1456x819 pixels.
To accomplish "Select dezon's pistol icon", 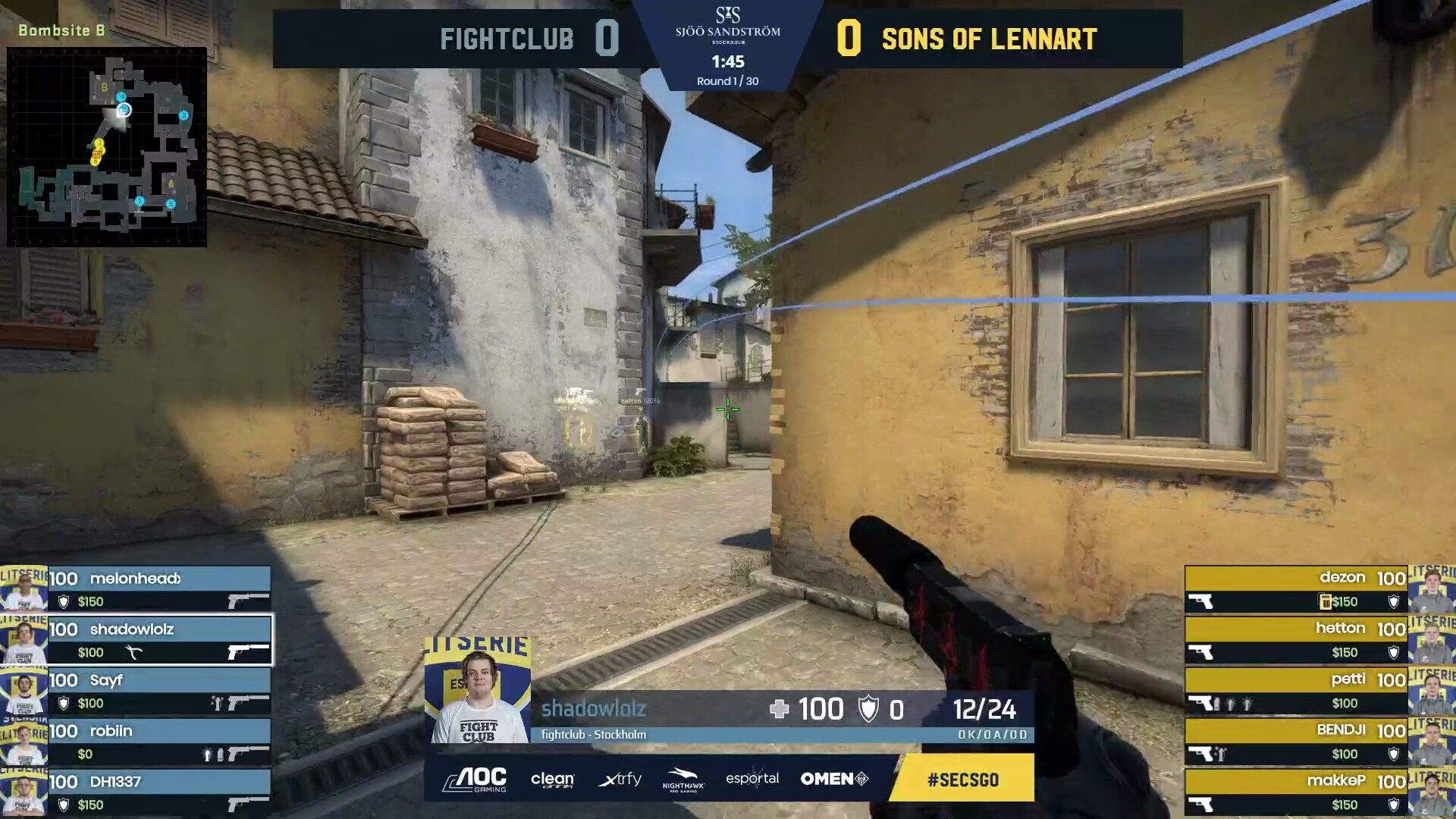I will tap(1200, 601).
